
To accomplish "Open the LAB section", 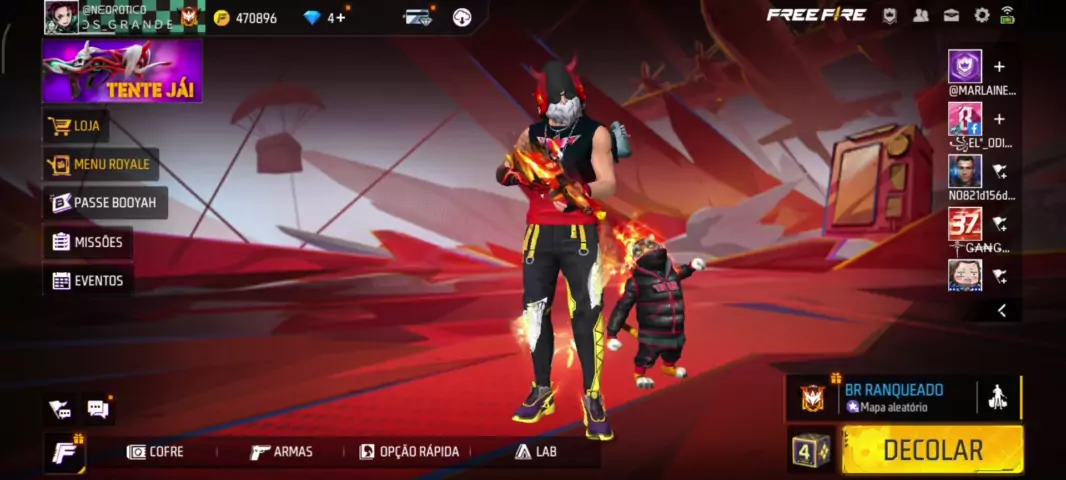I will (536, 452).
